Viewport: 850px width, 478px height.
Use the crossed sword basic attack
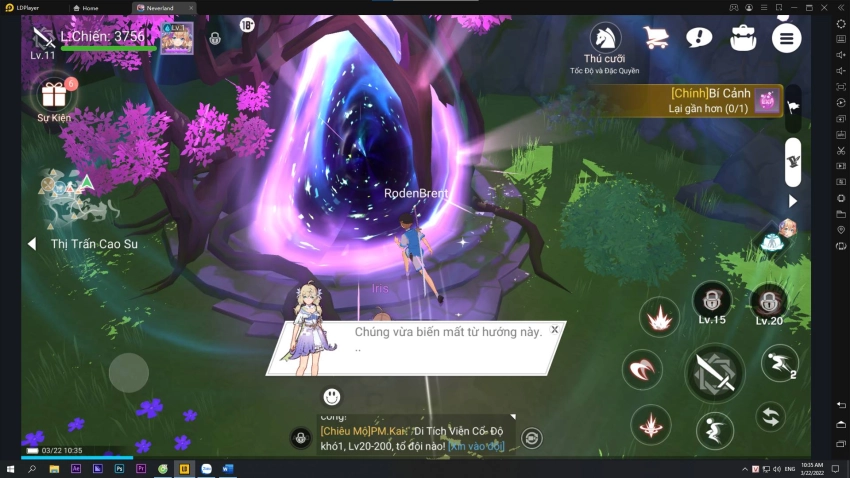pyautogui.click(x=714, y=373)
